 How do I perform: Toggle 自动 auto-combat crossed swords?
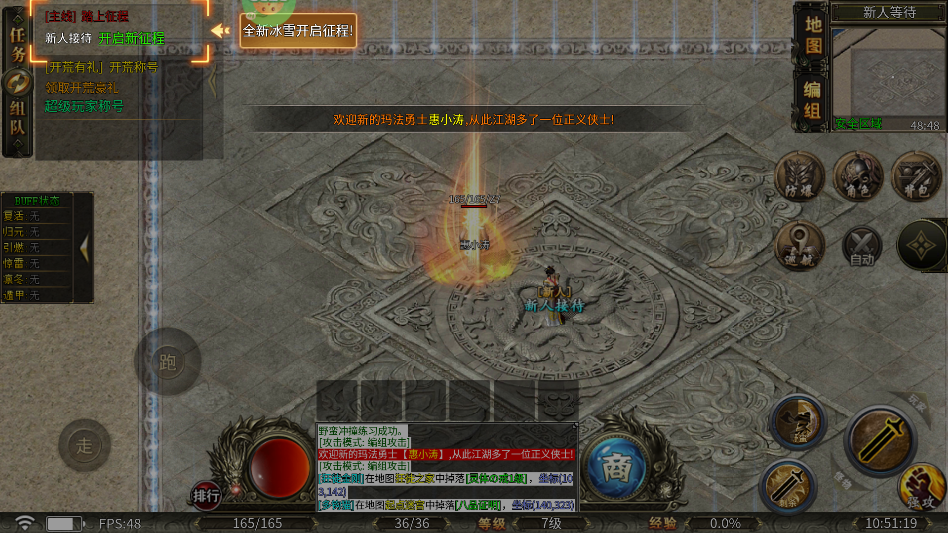pos(861,245)
